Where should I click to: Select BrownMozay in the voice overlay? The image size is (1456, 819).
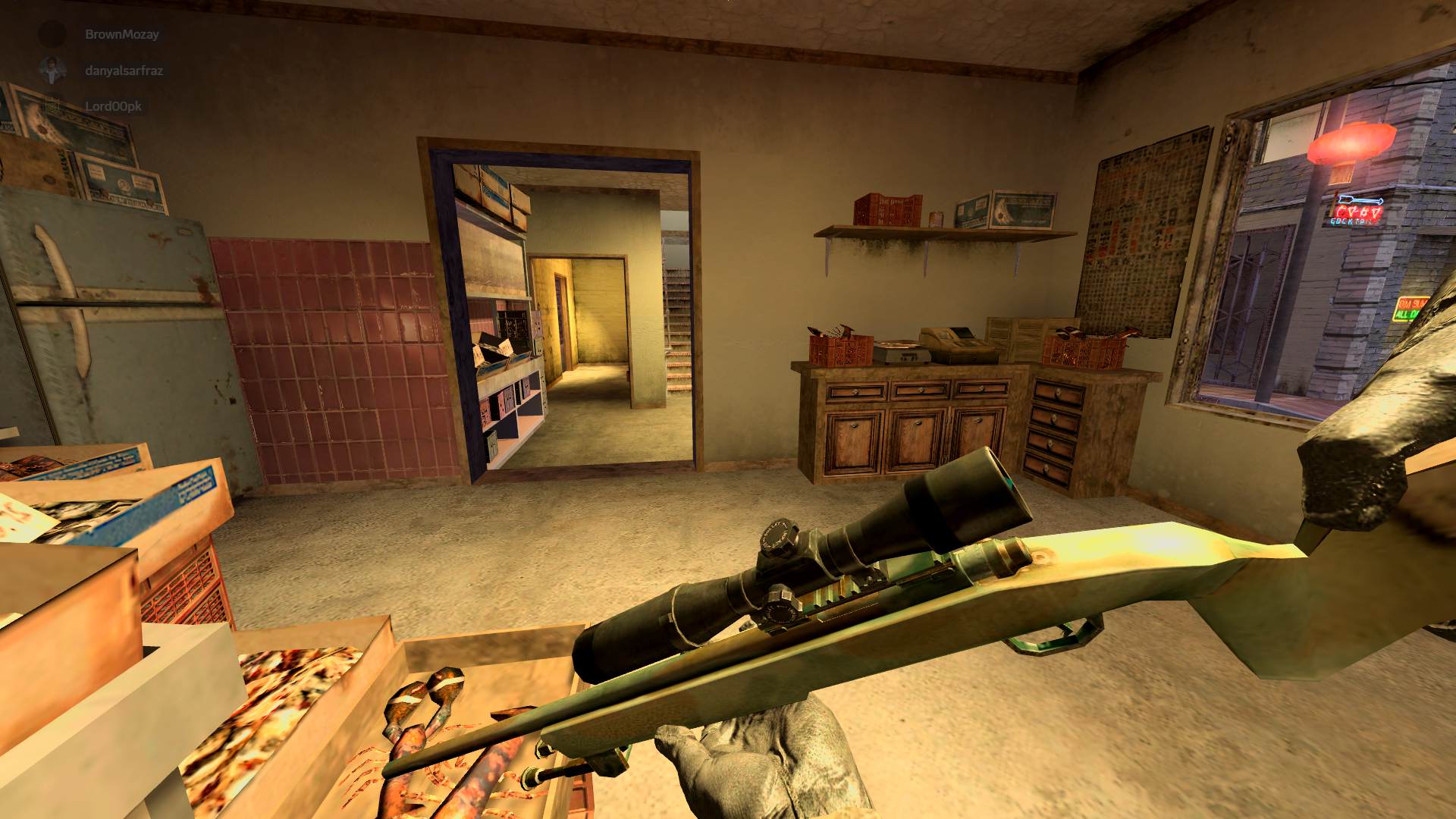click(121, 34)
